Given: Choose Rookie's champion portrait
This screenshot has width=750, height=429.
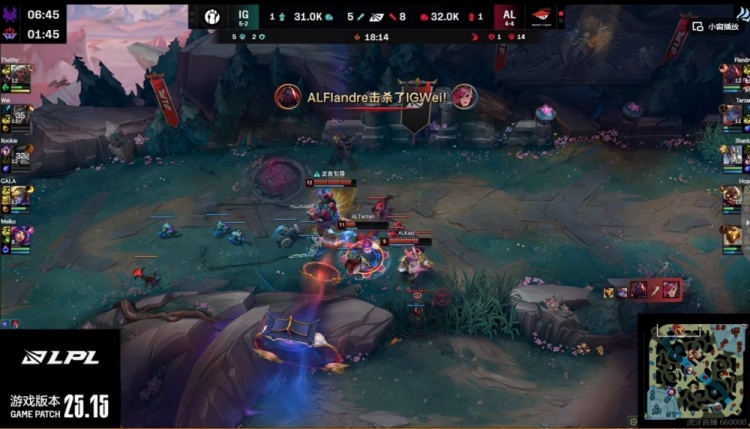Looking at the screenshot, I should [x=19, y=155].
